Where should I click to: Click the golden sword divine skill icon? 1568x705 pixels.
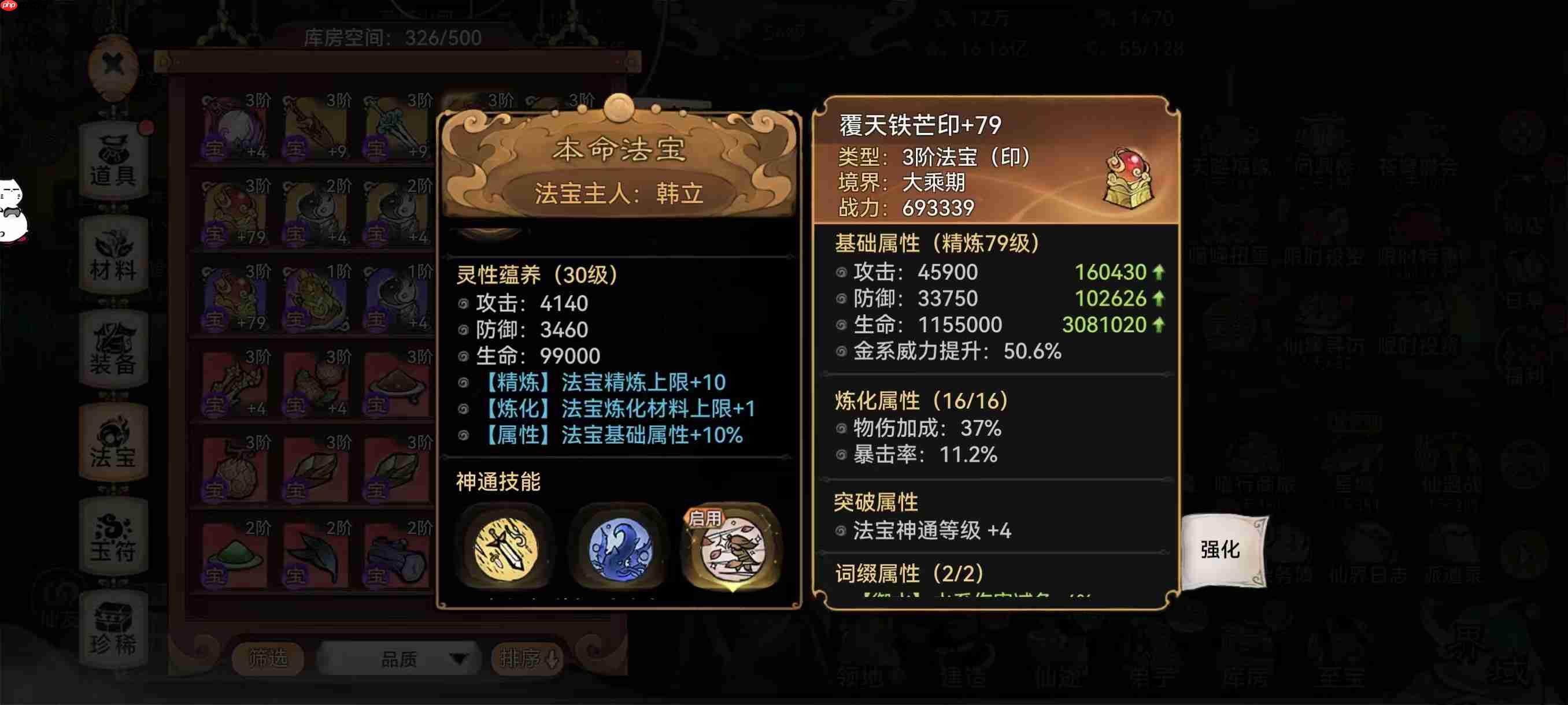[x=505, y=550]
